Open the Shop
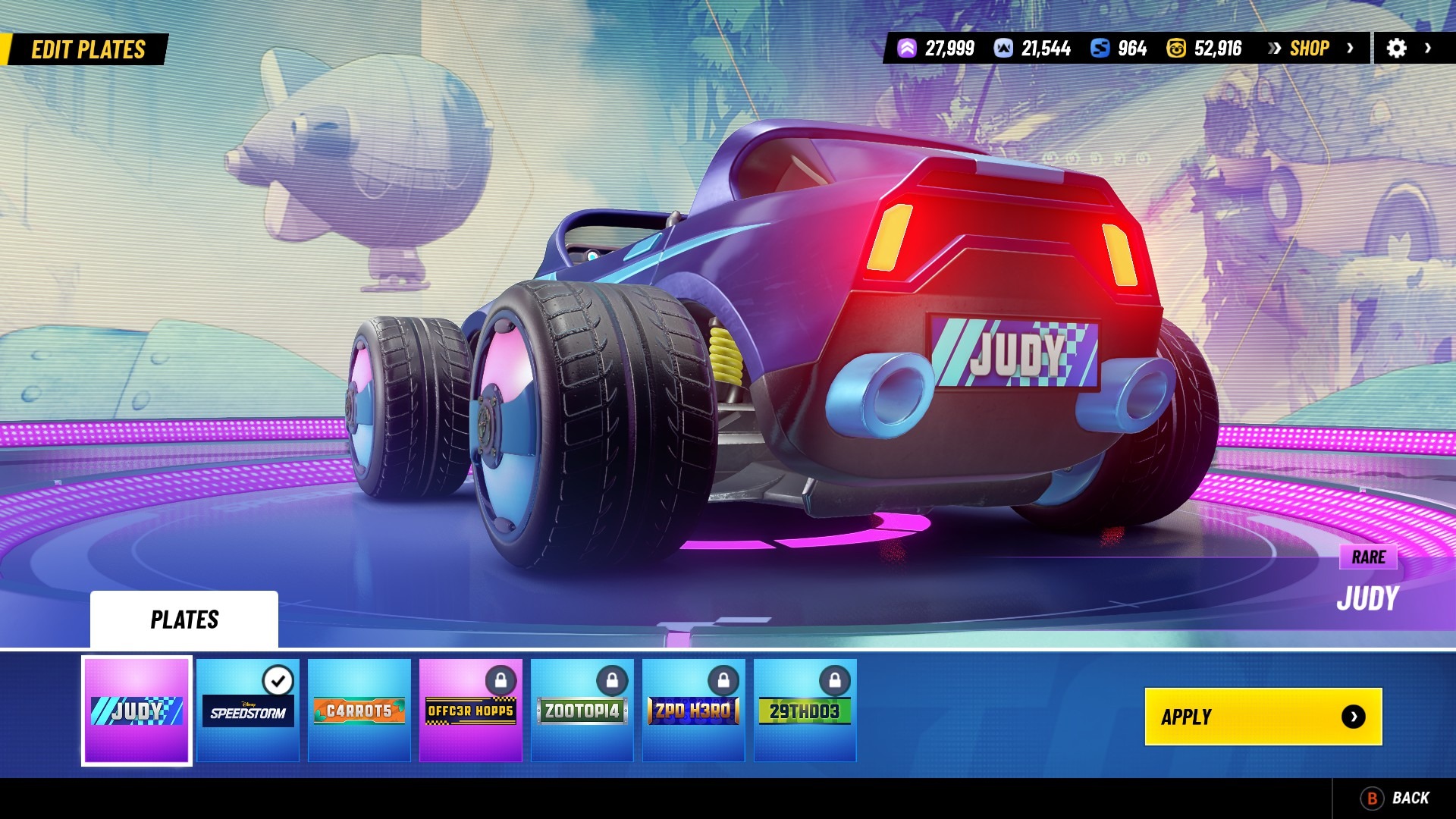 1310,49
